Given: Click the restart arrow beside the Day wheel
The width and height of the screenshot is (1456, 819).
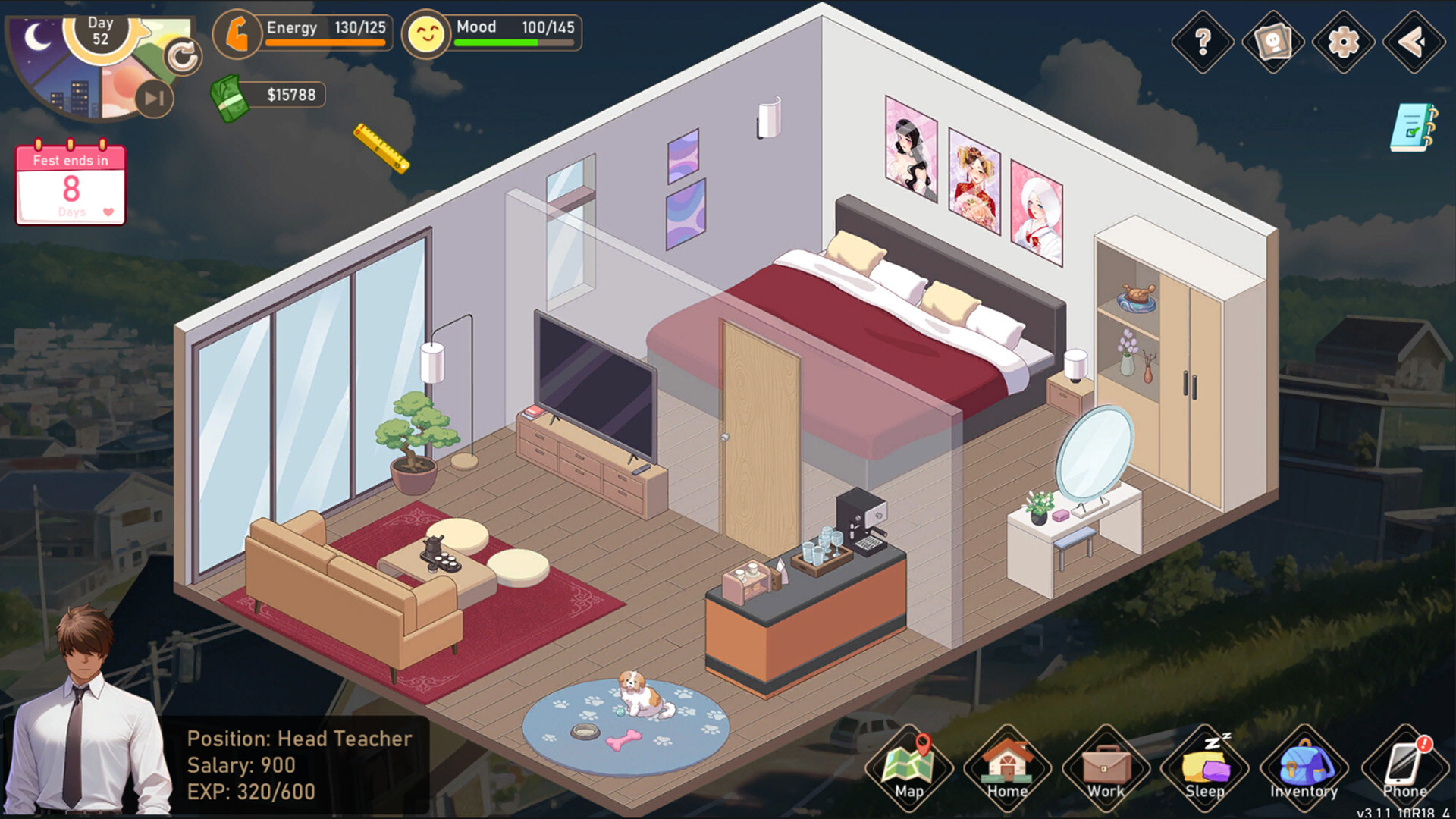Looking at the screenshot, I should click(x=182, y=55).
